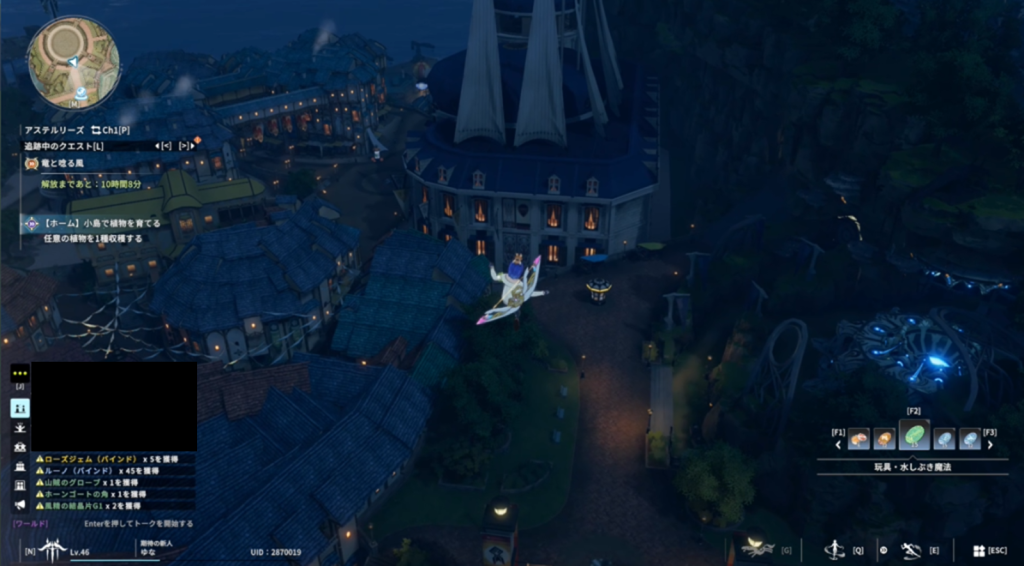This screenshot has width=1024, height=566.
Task: Open the megaphone announcement chat tab
Action: 19,504
